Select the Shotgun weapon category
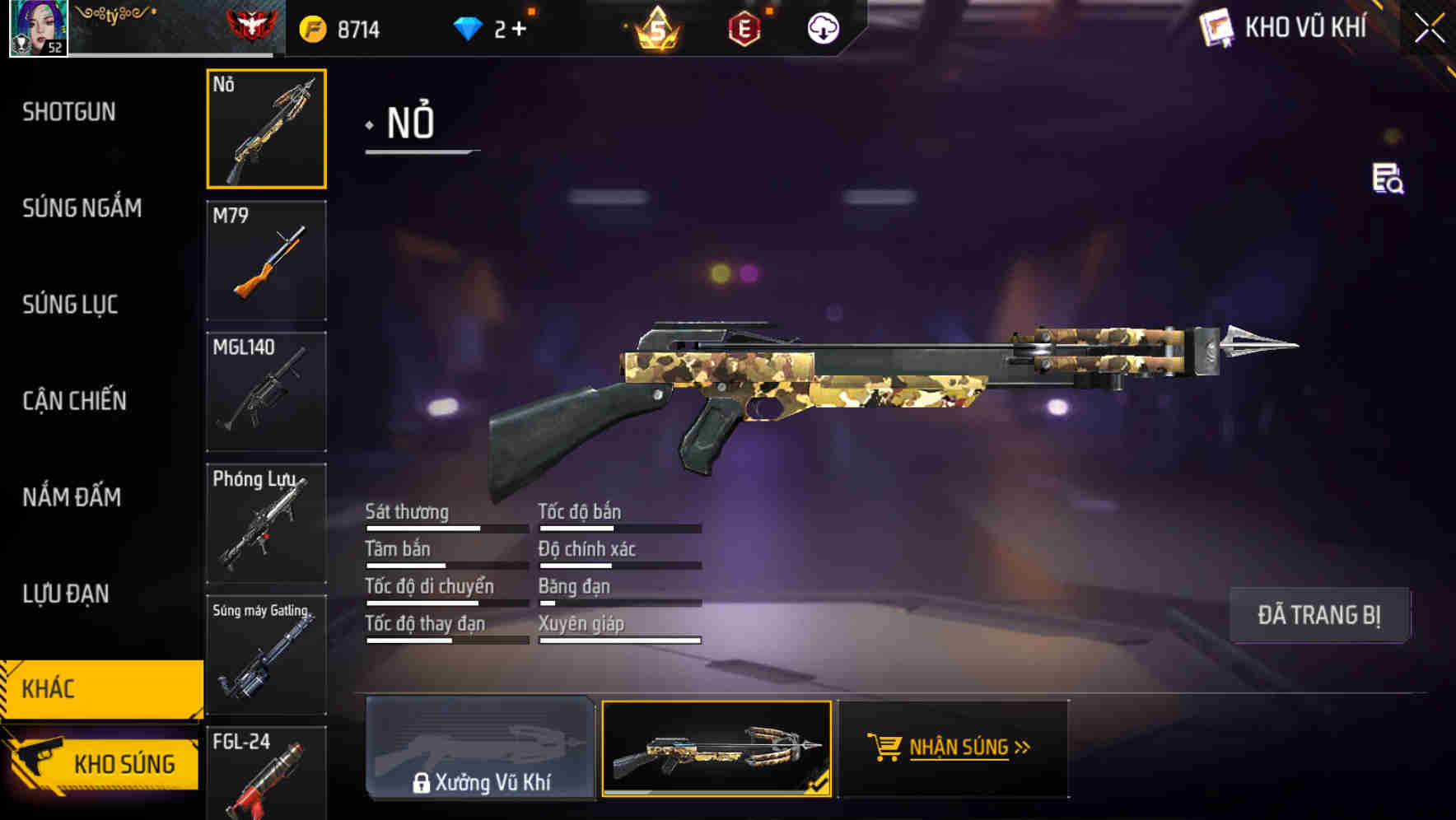This screenshot has height=820, width=1456. (68, 111)
